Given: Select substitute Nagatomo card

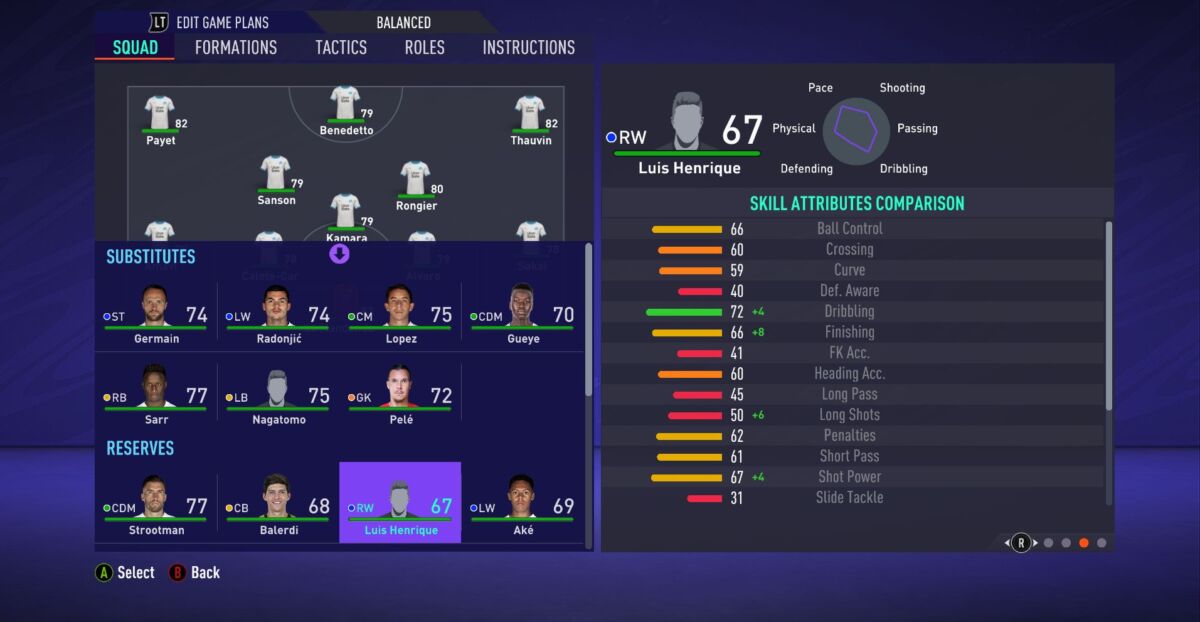Looking at the screenshot, I should (x=278, y=397).
